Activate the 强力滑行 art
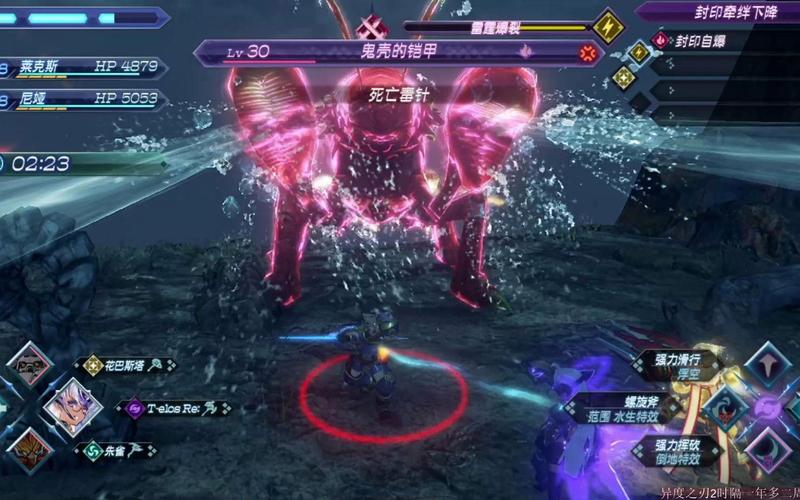Viewport: 800px width, 500px height. (x=768, y=367)
